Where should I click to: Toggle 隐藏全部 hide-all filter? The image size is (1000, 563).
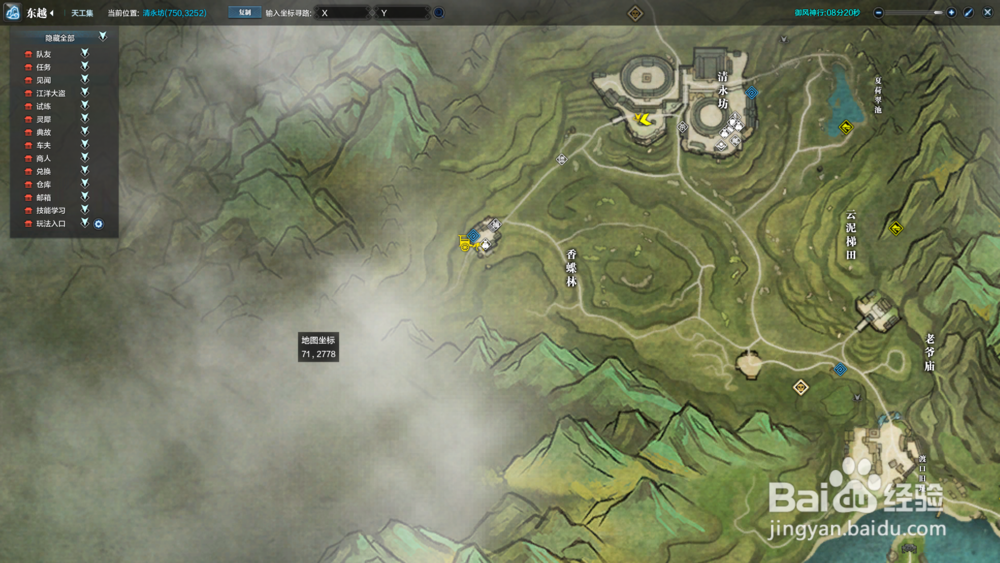(102, 37)
